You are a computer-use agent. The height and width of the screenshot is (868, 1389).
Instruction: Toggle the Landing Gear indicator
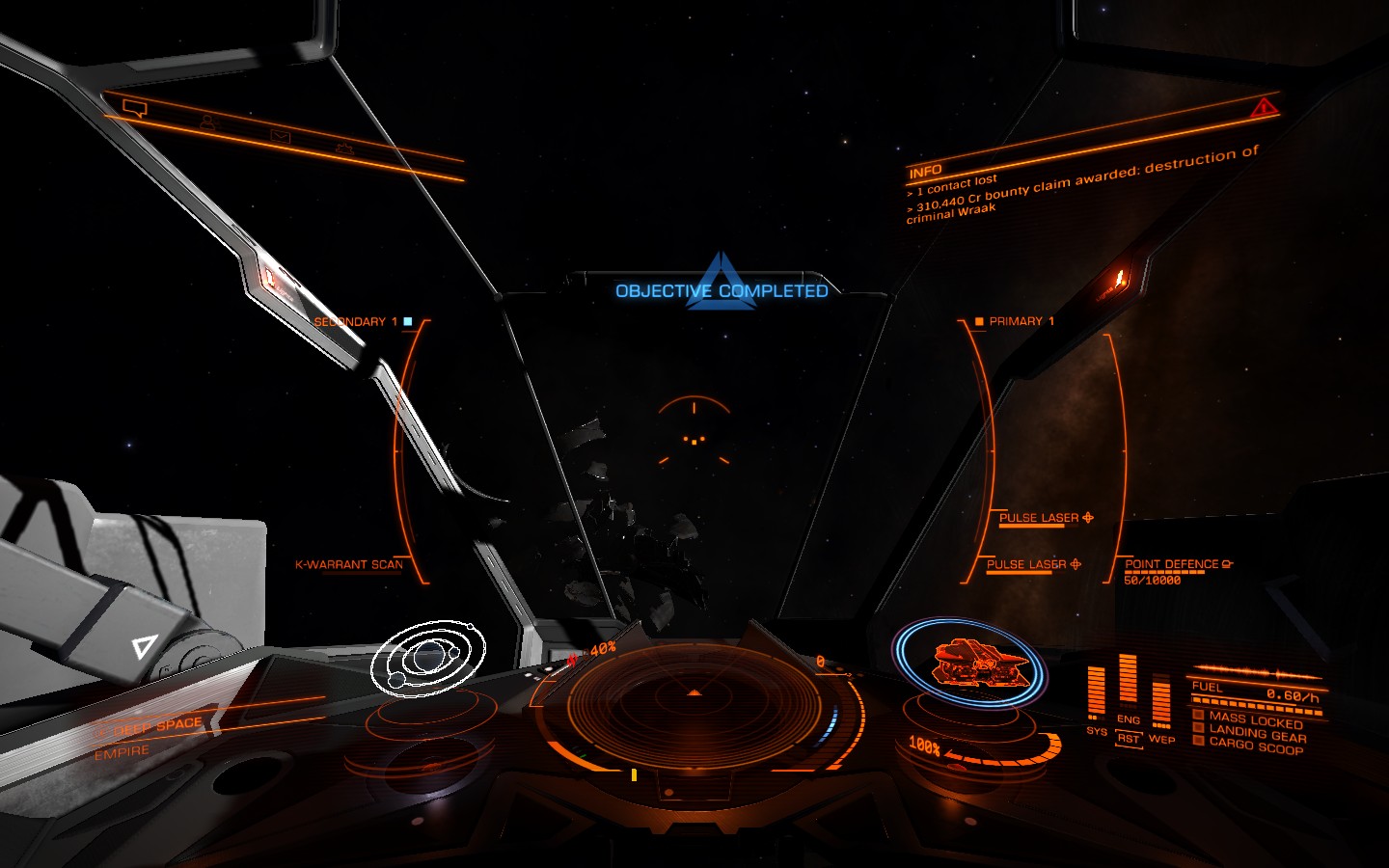[x=1257, y=733]
